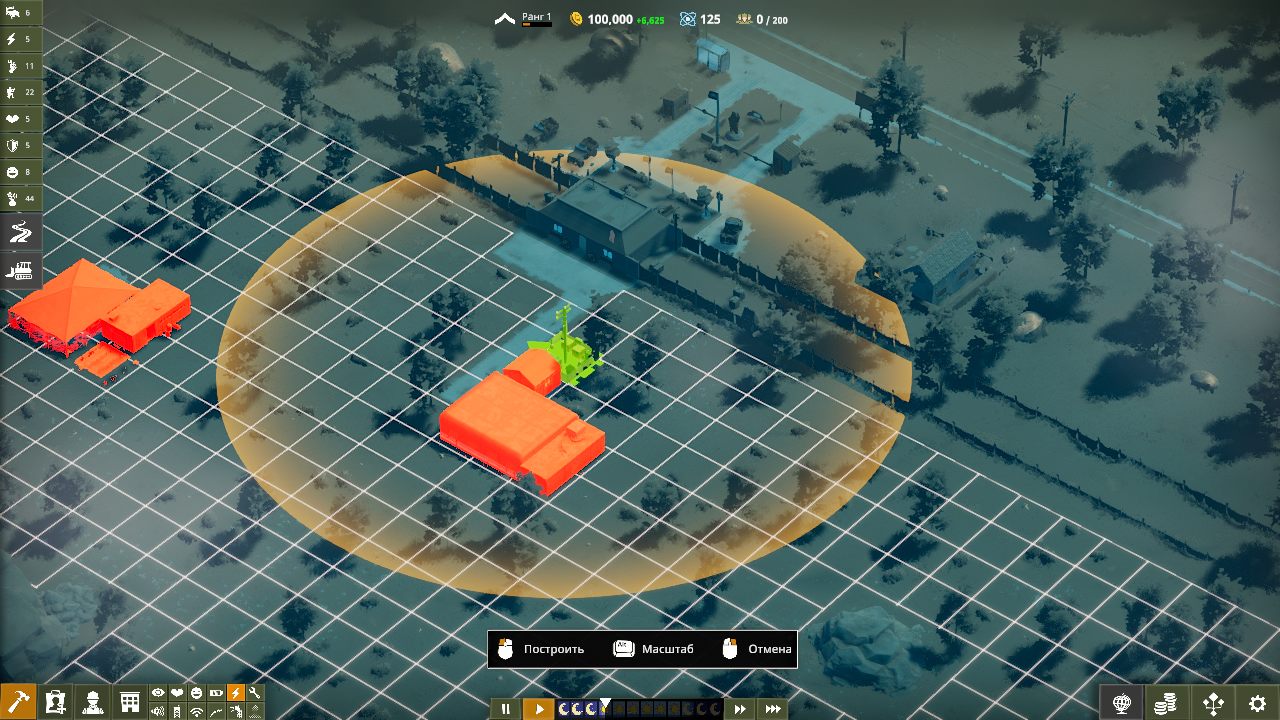This screenshot has width=1280, height=720.
Task: Switch to the finances coin-stack tab
Action: [1166, 702]
